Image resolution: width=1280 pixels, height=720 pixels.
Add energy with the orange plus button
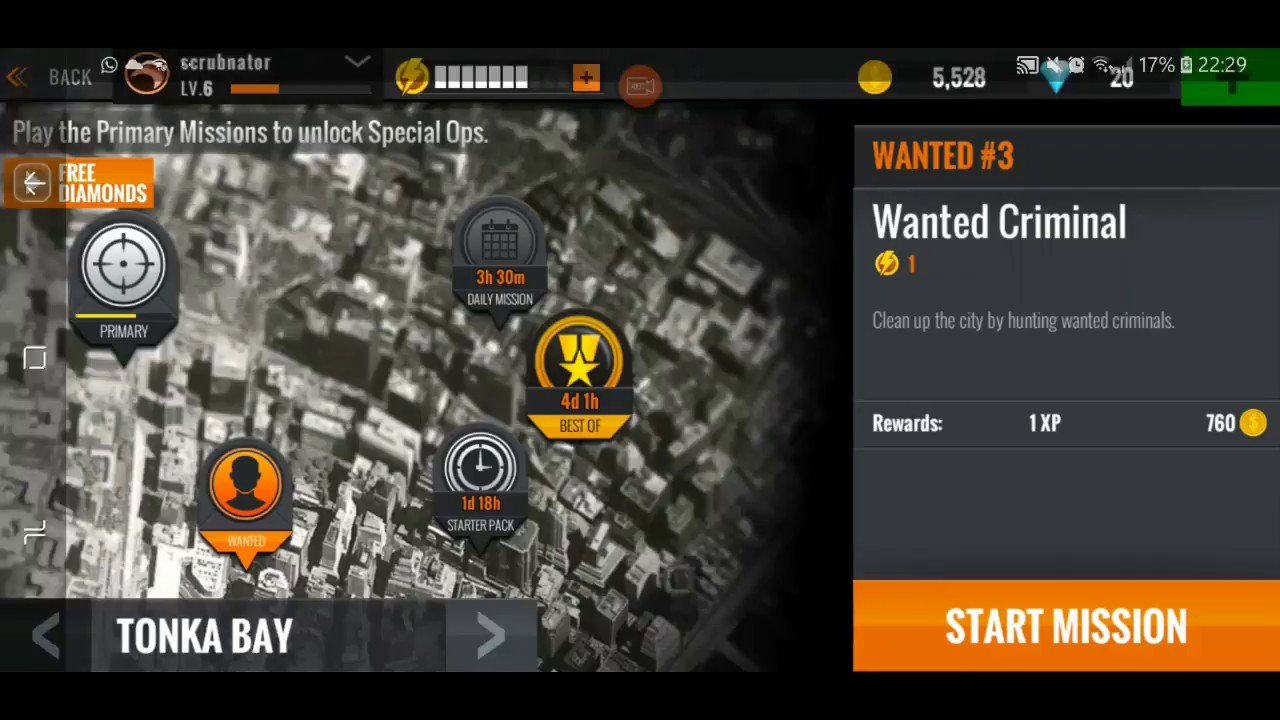586,77
